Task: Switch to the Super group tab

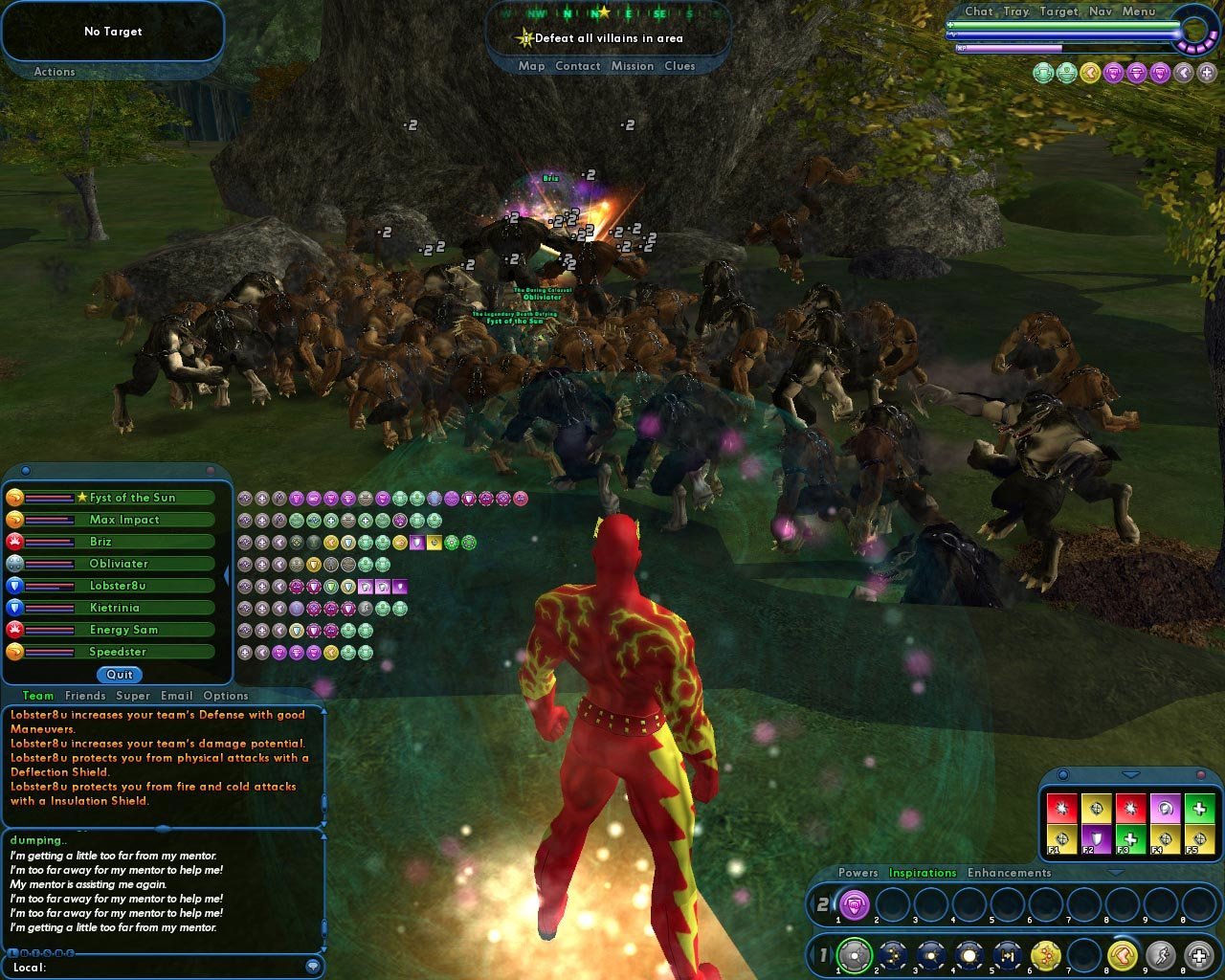Action: (133, 696)
